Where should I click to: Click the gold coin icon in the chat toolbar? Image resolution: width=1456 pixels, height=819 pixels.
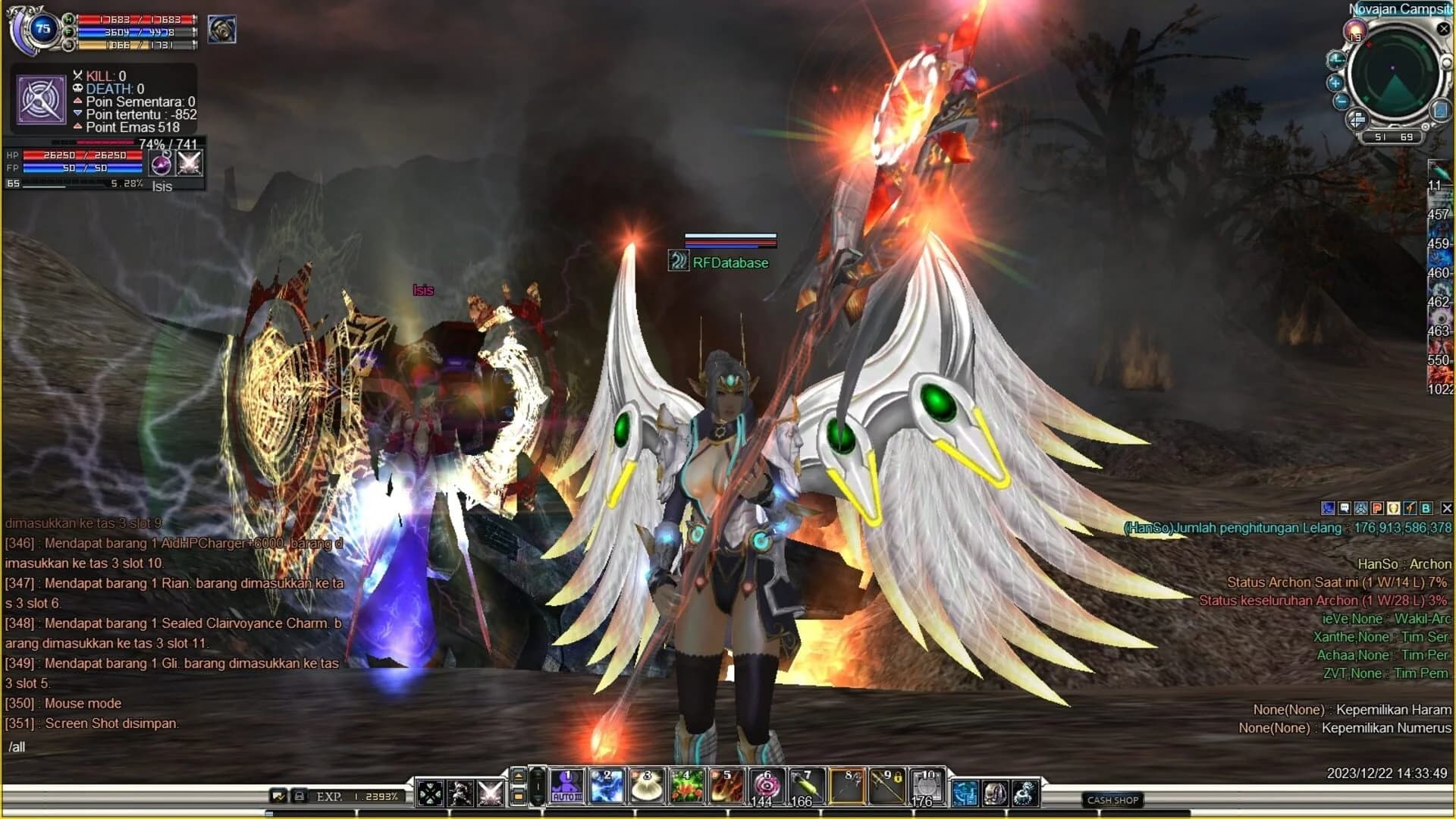1393,509
